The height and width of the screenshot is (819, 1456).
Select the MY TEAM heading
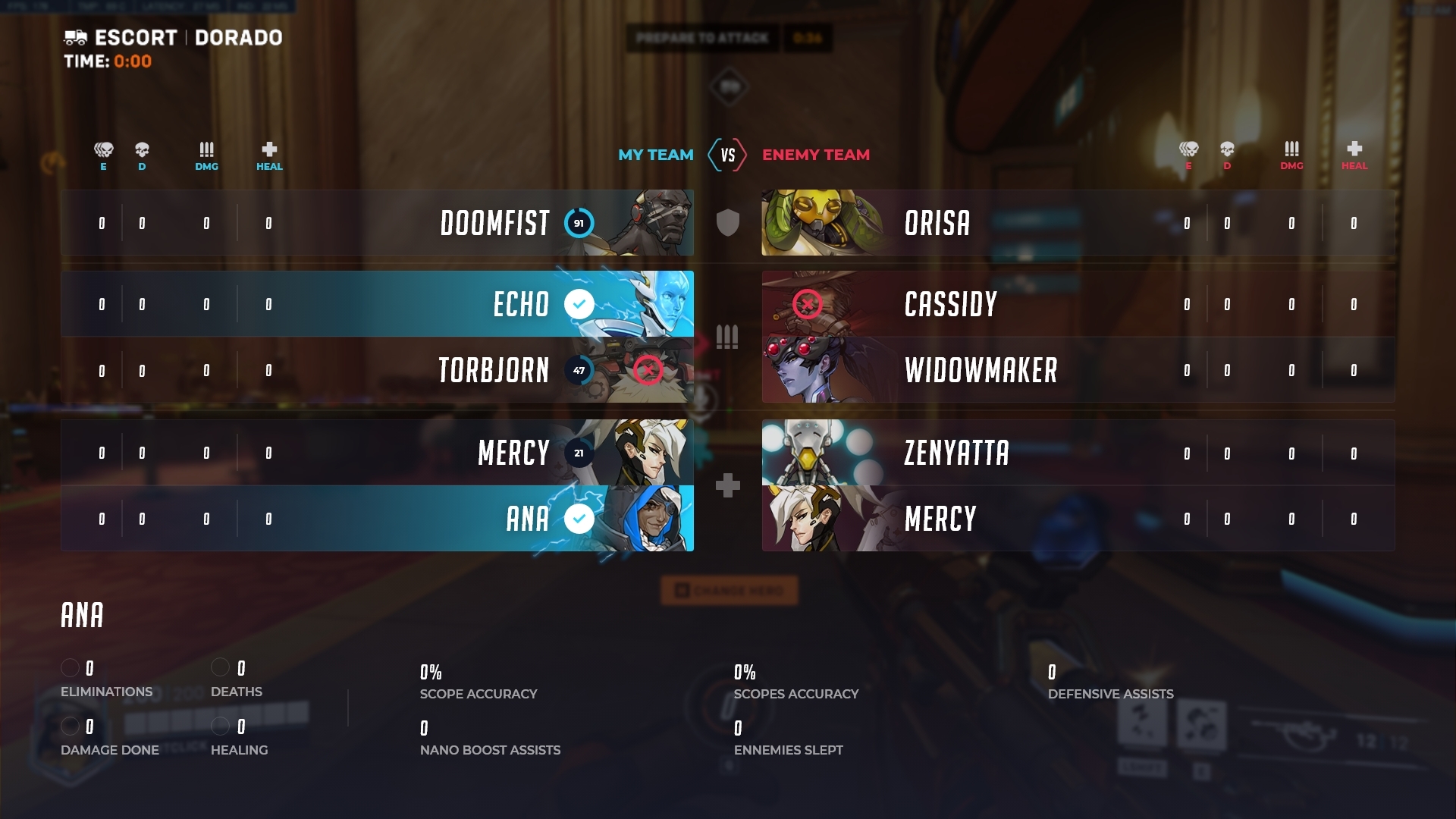[x=656, y=155]
